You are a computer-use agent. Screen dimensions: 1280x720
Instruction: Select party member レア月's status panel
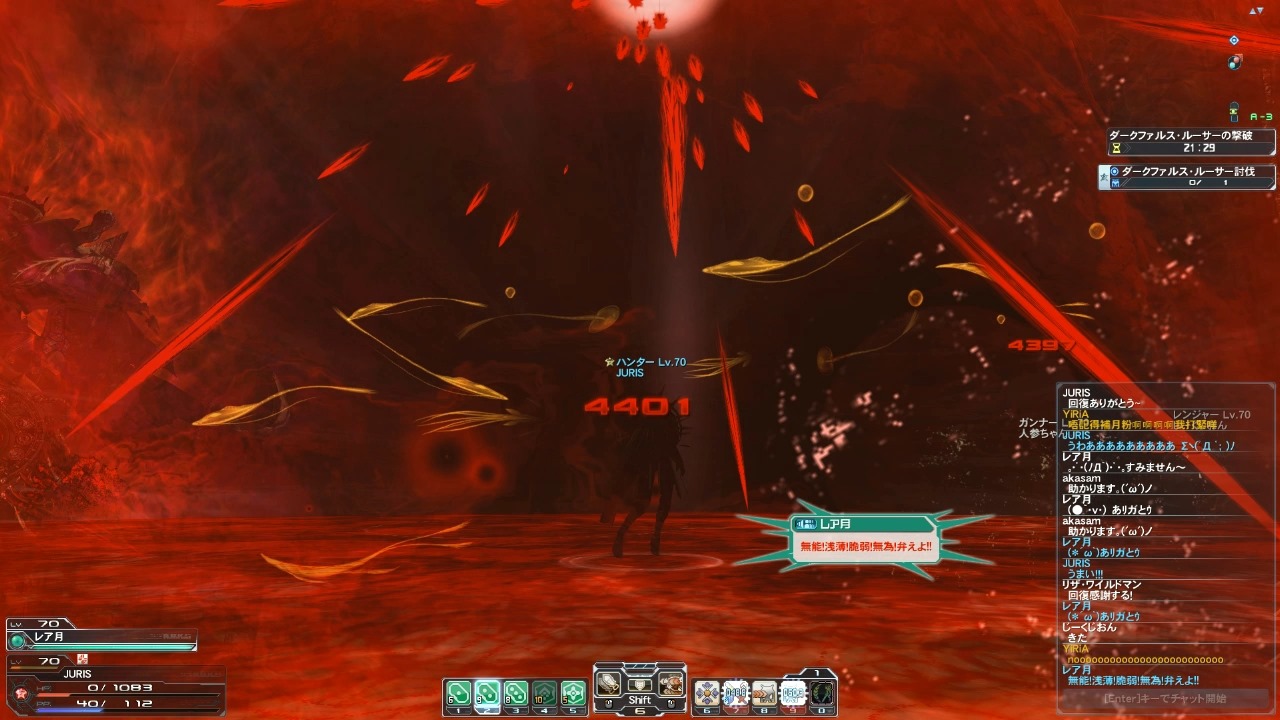click(100, 639)
